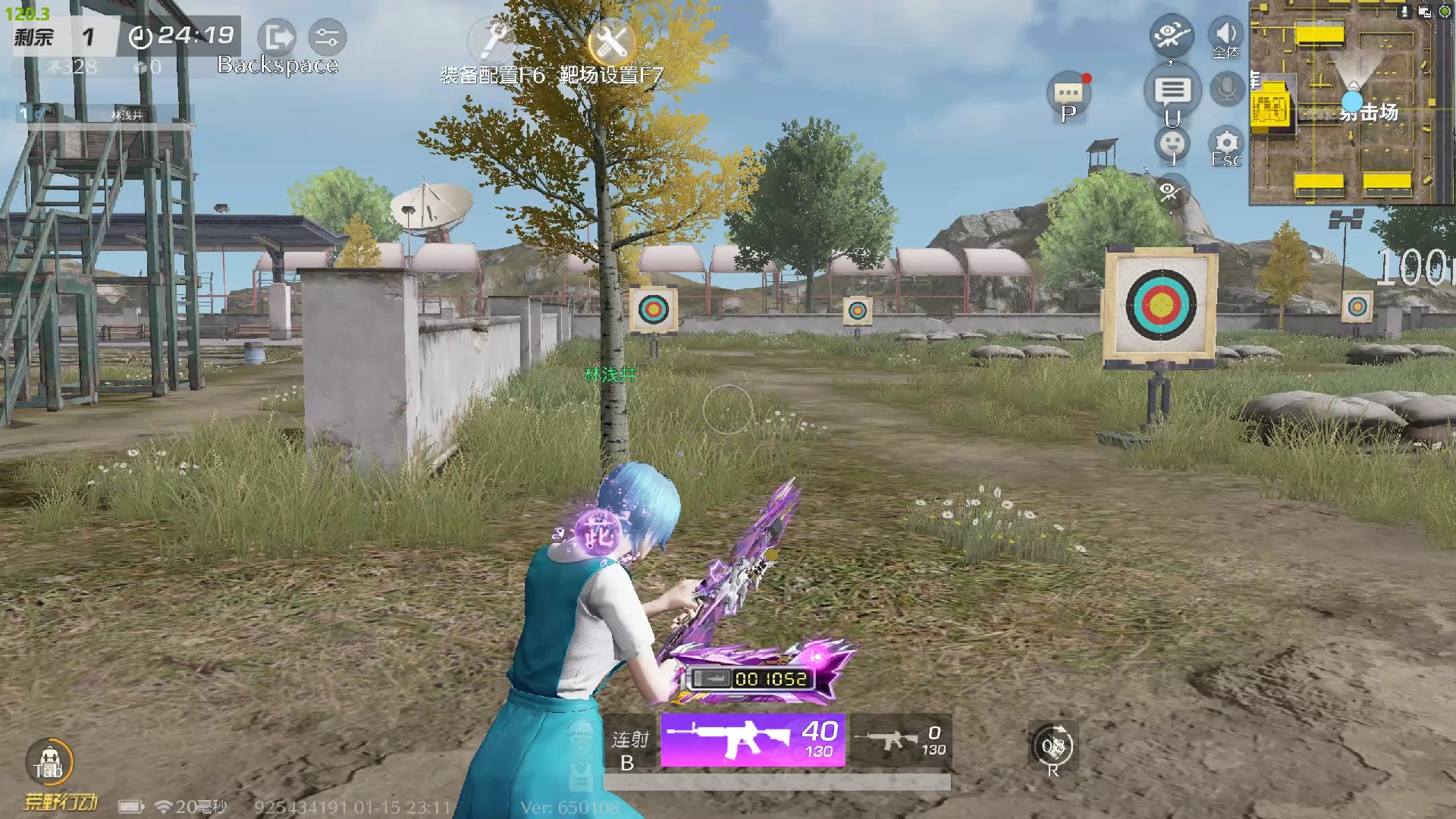Toggle the 连射 fire mode button

coord(630,748)
